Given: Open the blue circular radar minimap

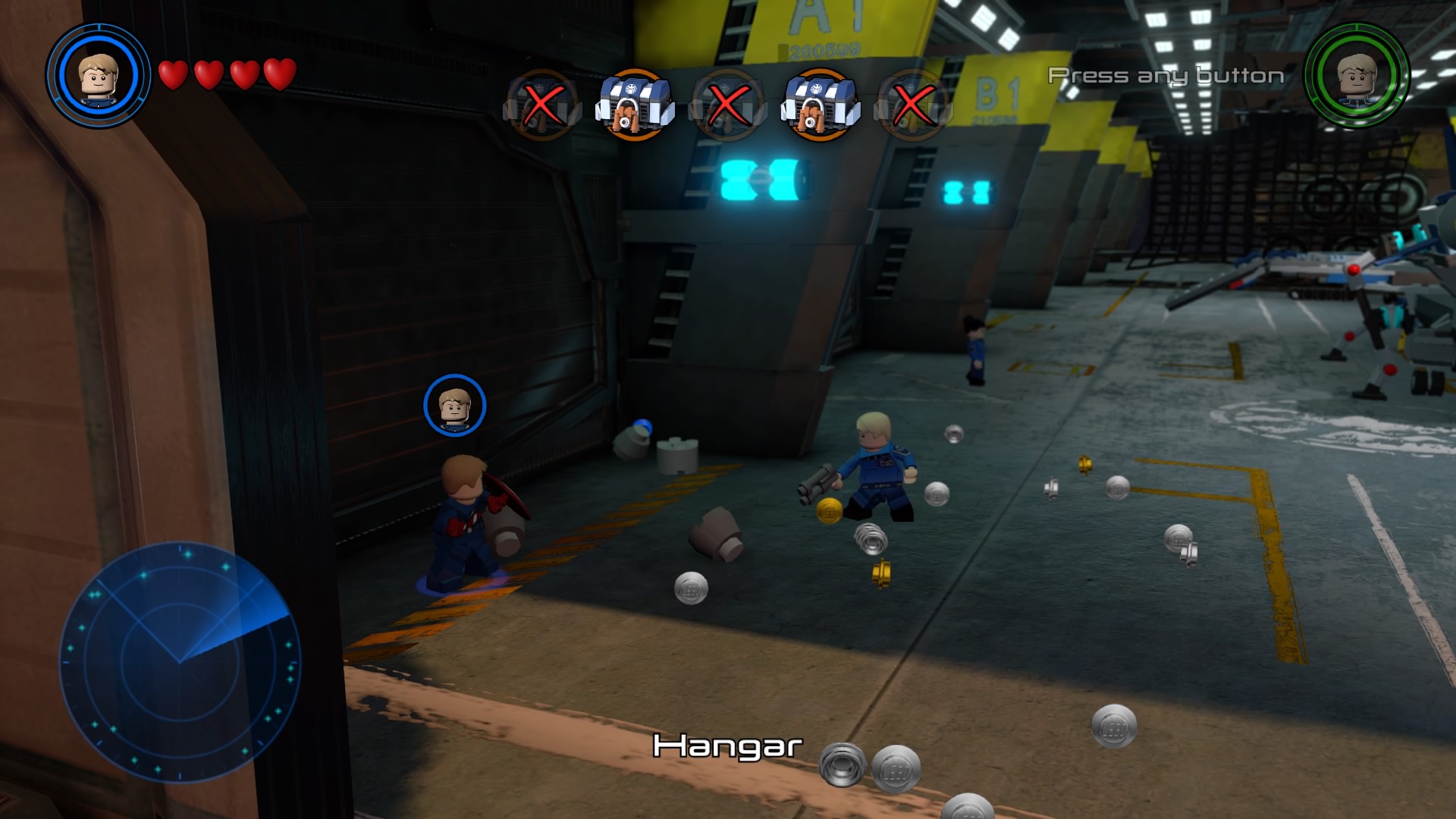Looking at the screenshot, I should pos(180,662).
